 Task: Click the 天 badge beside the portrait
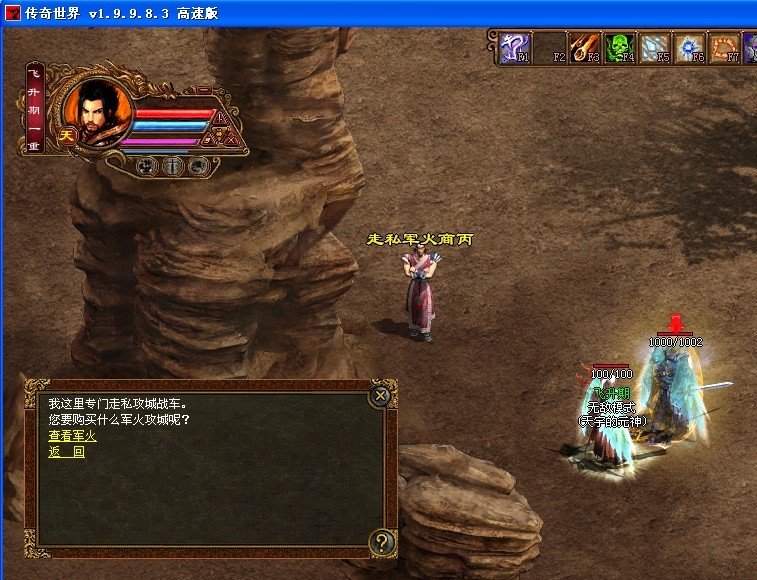(x=68, y=135)
